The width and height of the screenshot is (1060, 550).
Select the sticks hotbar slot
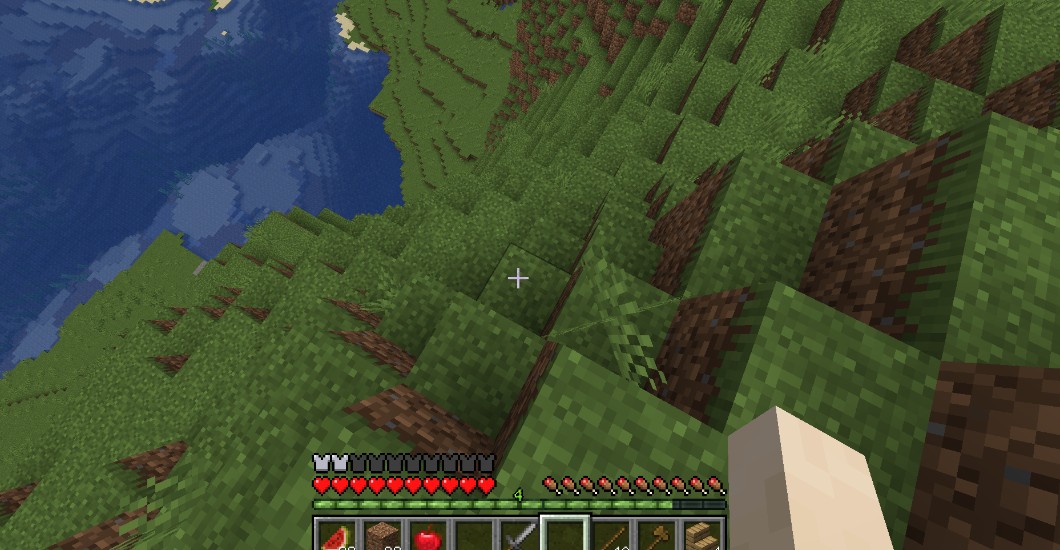(611, 537)
